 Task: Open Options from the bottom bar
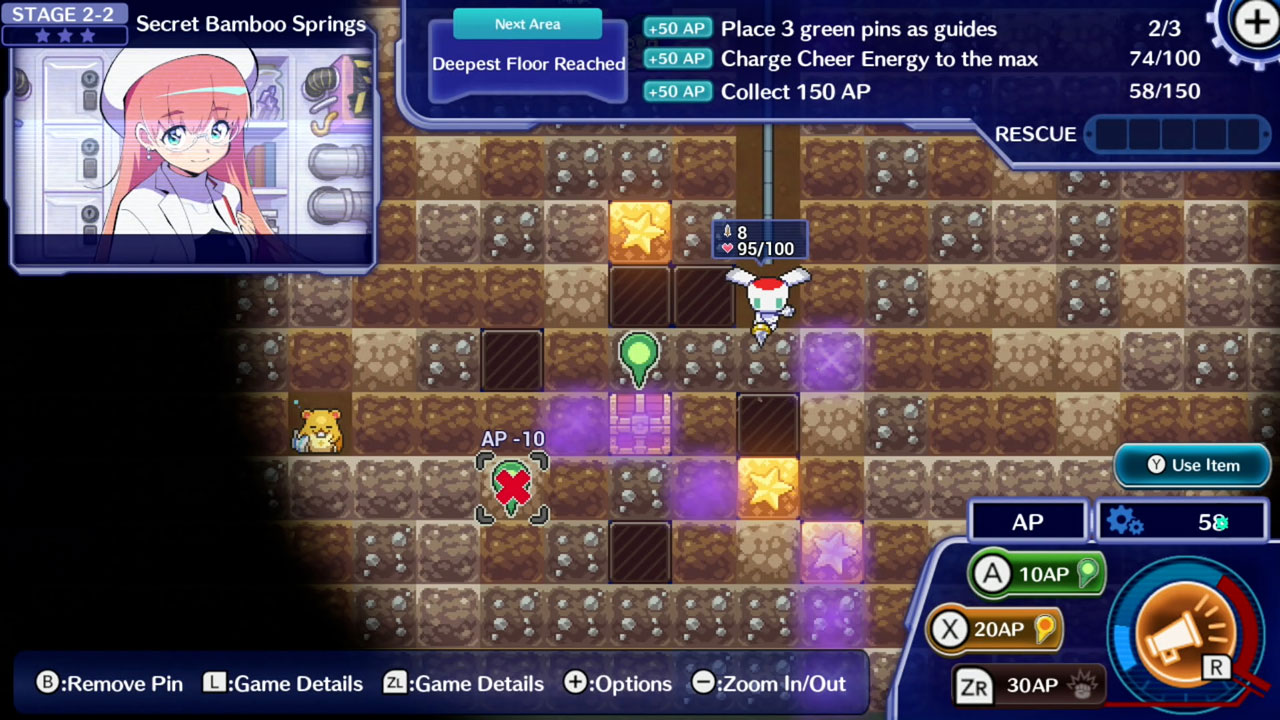click(x=618, y=684)
